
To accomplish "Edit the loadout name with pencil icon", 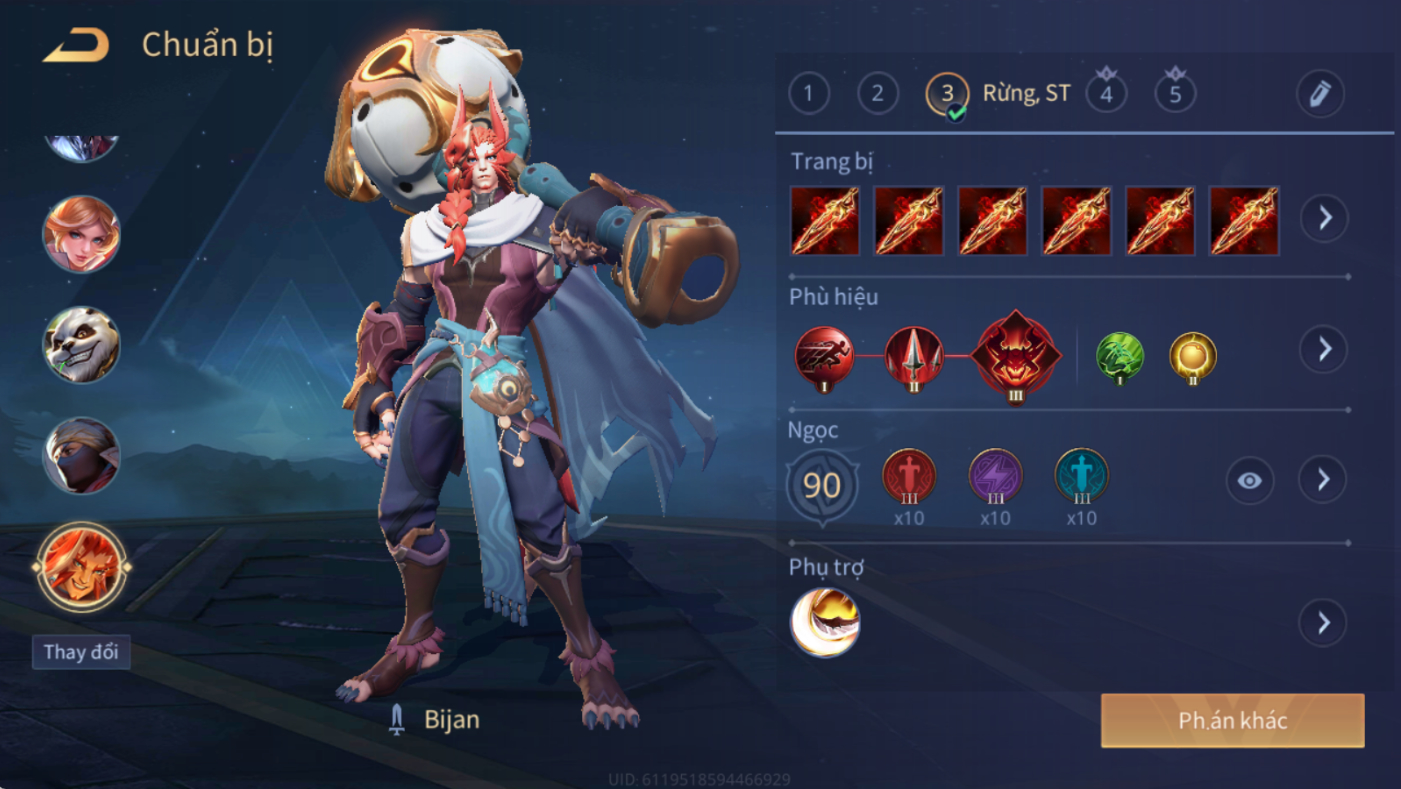I will coord(1320,94).
